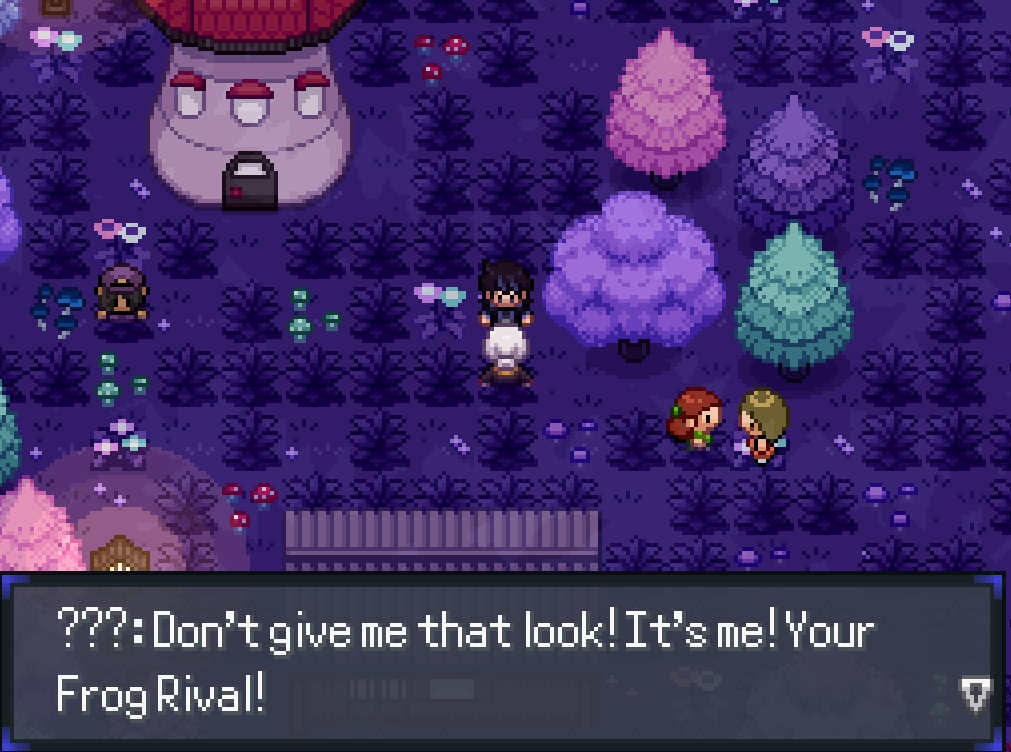Image resolution: width=1011 pixels, height=752 pixels.
Task: Click the dialogue advance arrow
Action: tap(975, 692)
